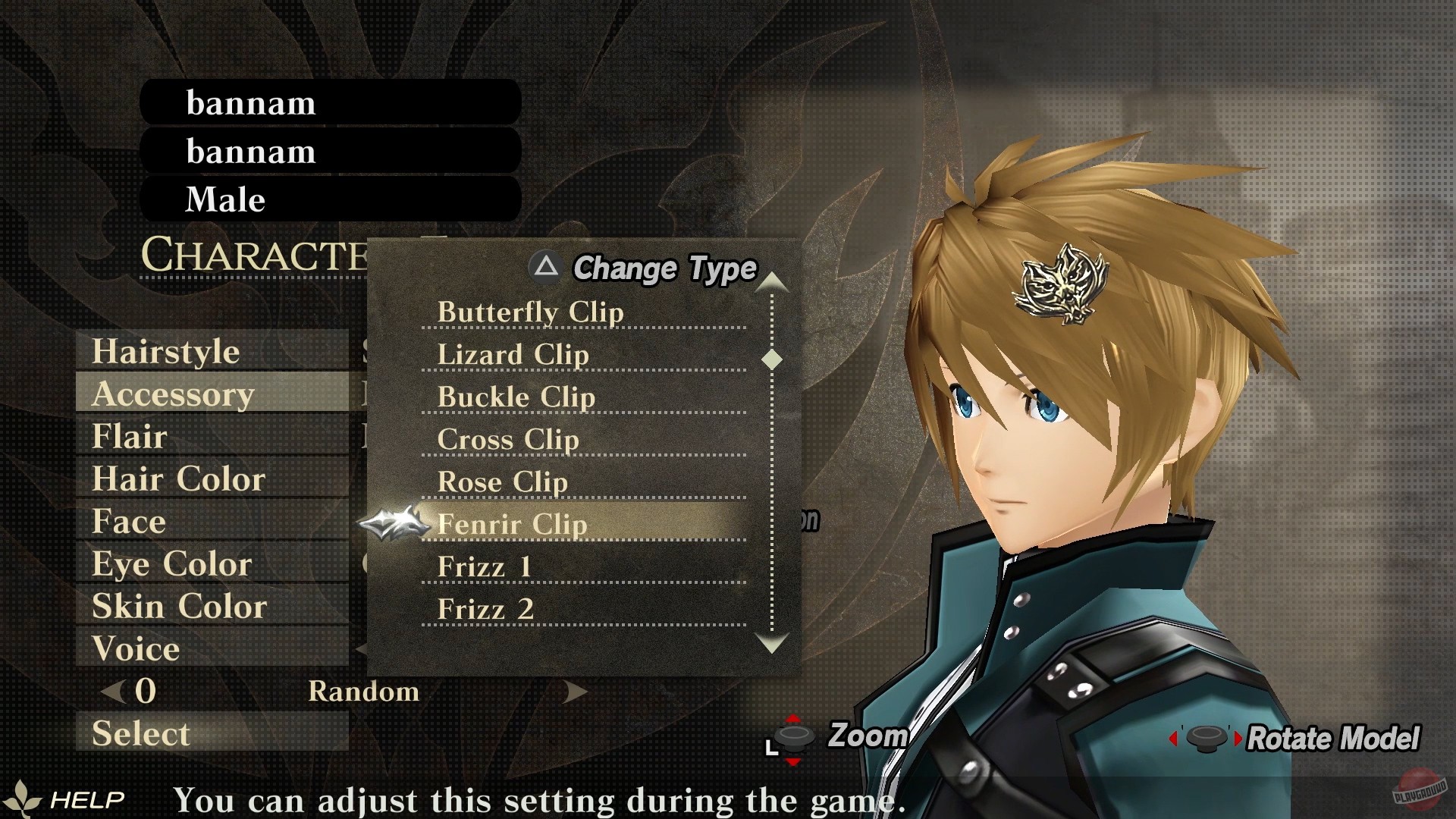This screenshot has width=1456, height=819.
Task: Choose the Rose Clip option
Action: point(503,482)
